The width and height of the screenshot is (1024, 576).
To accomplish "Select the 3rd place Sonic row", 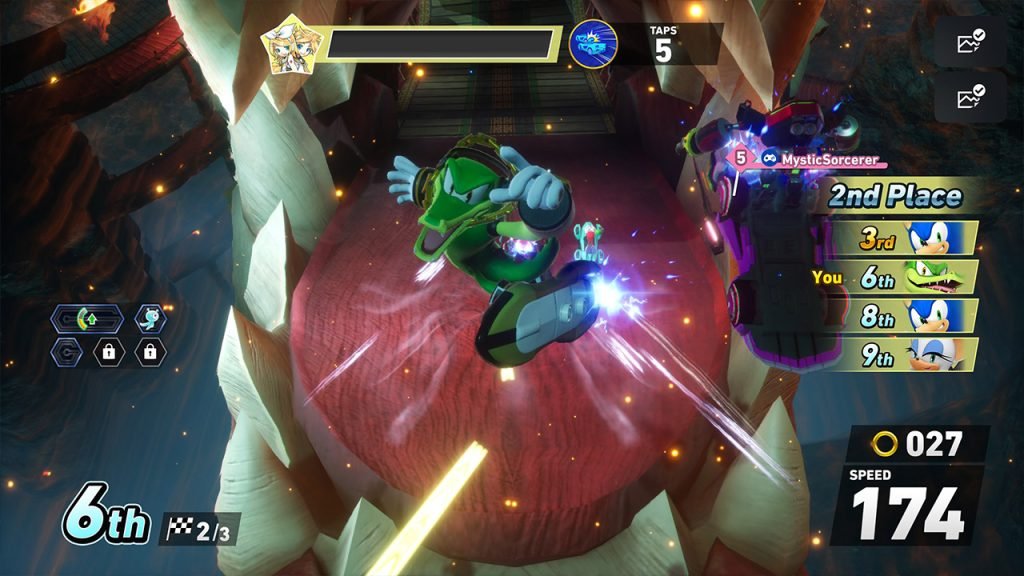I will (904, 238).
